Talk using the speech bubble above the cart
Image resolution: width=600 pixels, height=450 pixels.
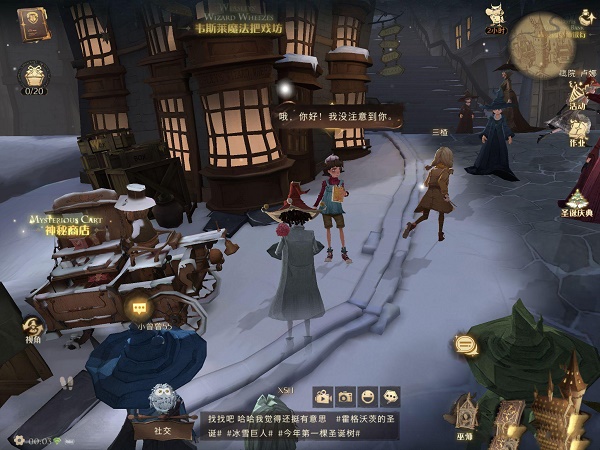pos(138,307)
